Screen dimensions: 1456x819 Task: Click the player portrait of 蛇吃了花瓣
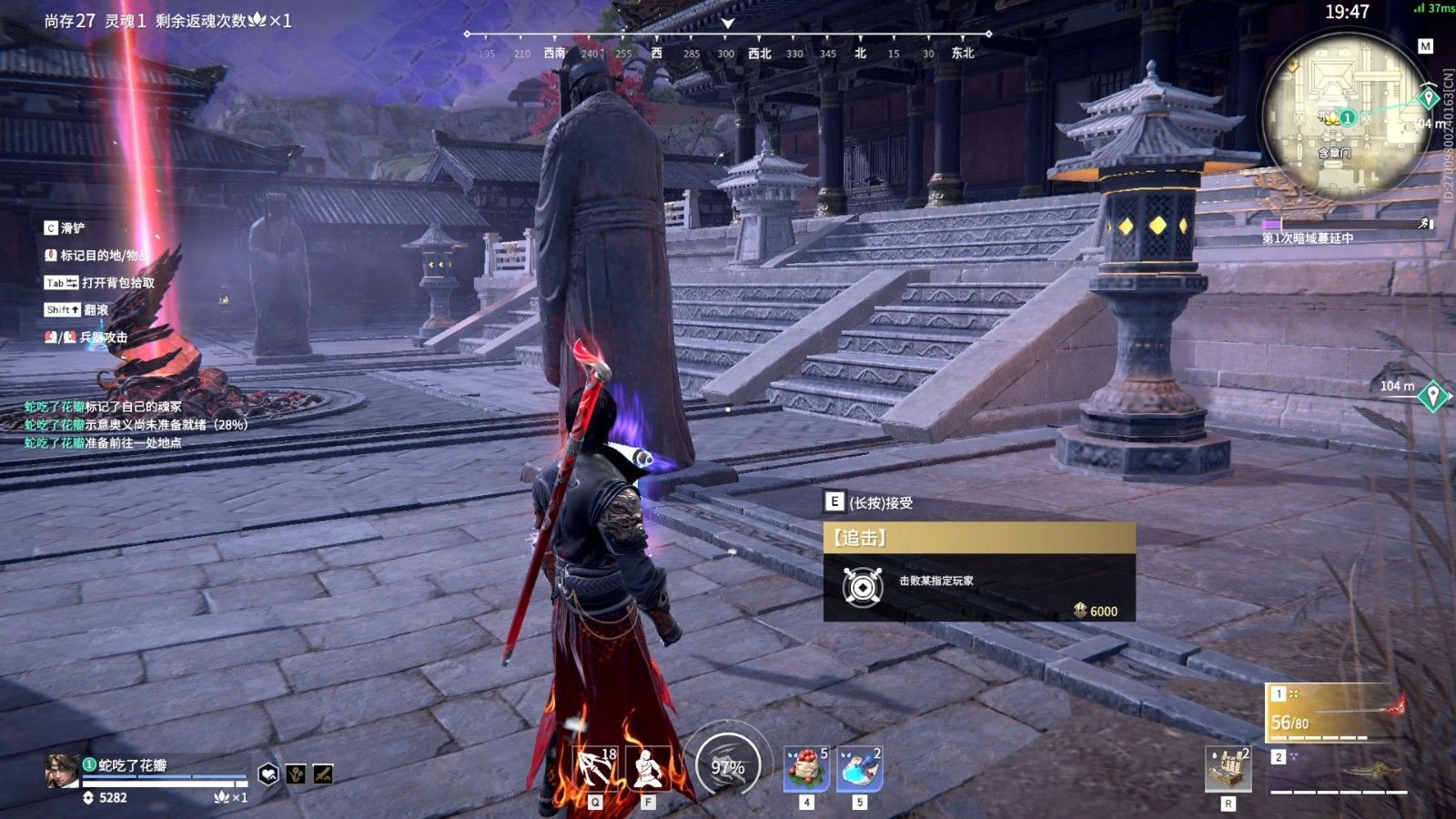[62, 772]
